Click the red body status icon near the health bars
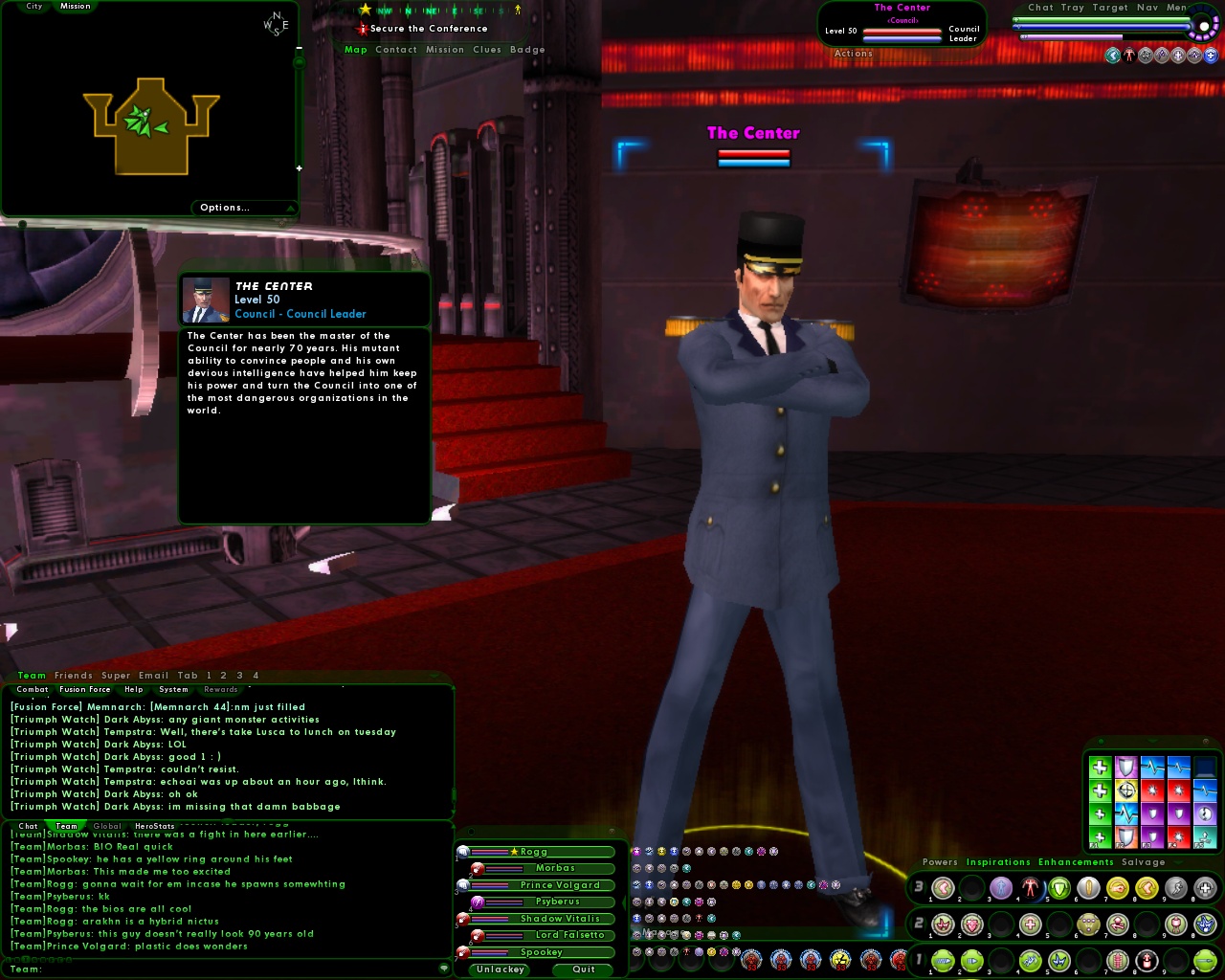Screen dimensions: 1225x980 [x=1129, y=56]
